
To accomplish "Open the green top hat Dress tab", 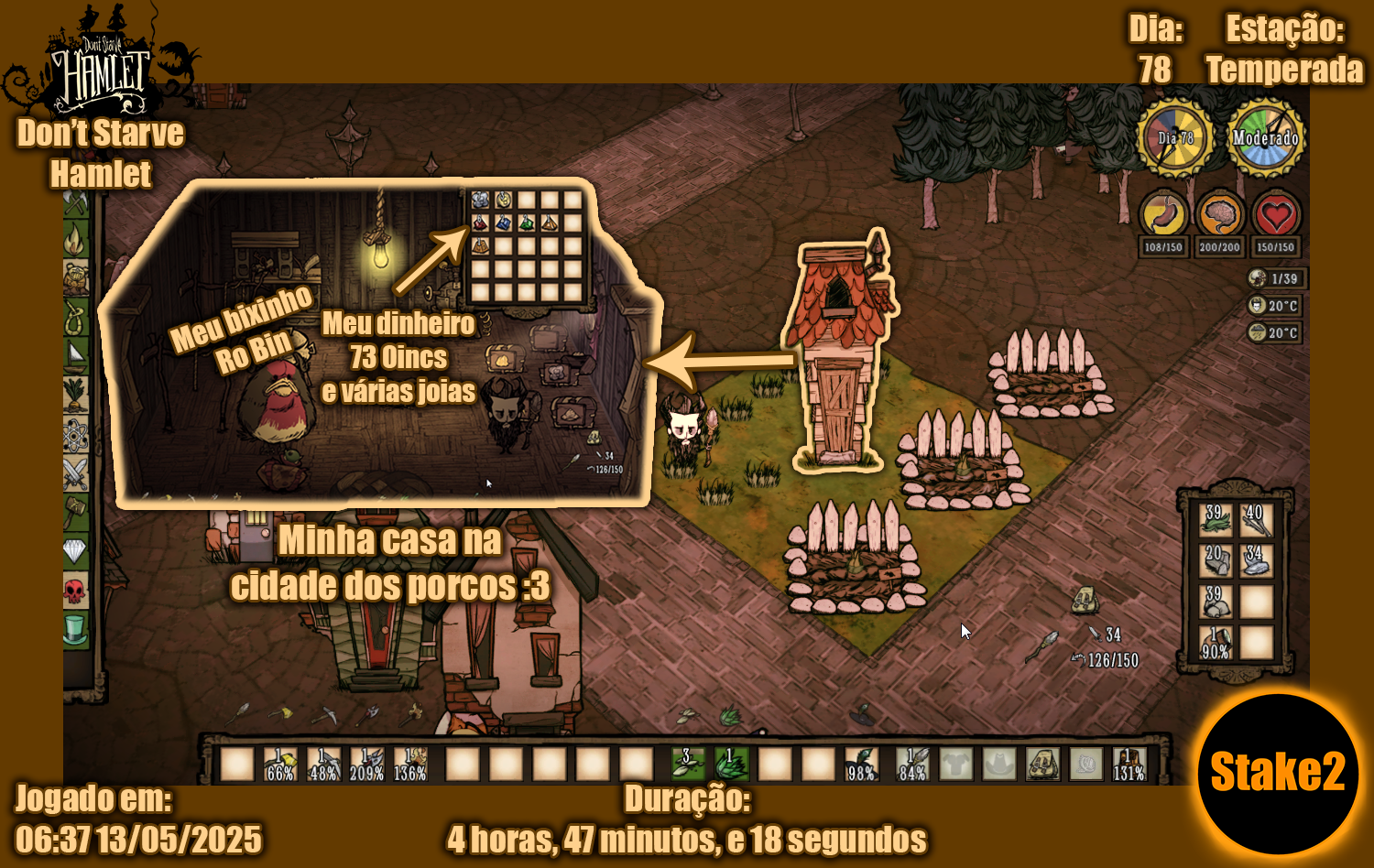I will 75,629.
